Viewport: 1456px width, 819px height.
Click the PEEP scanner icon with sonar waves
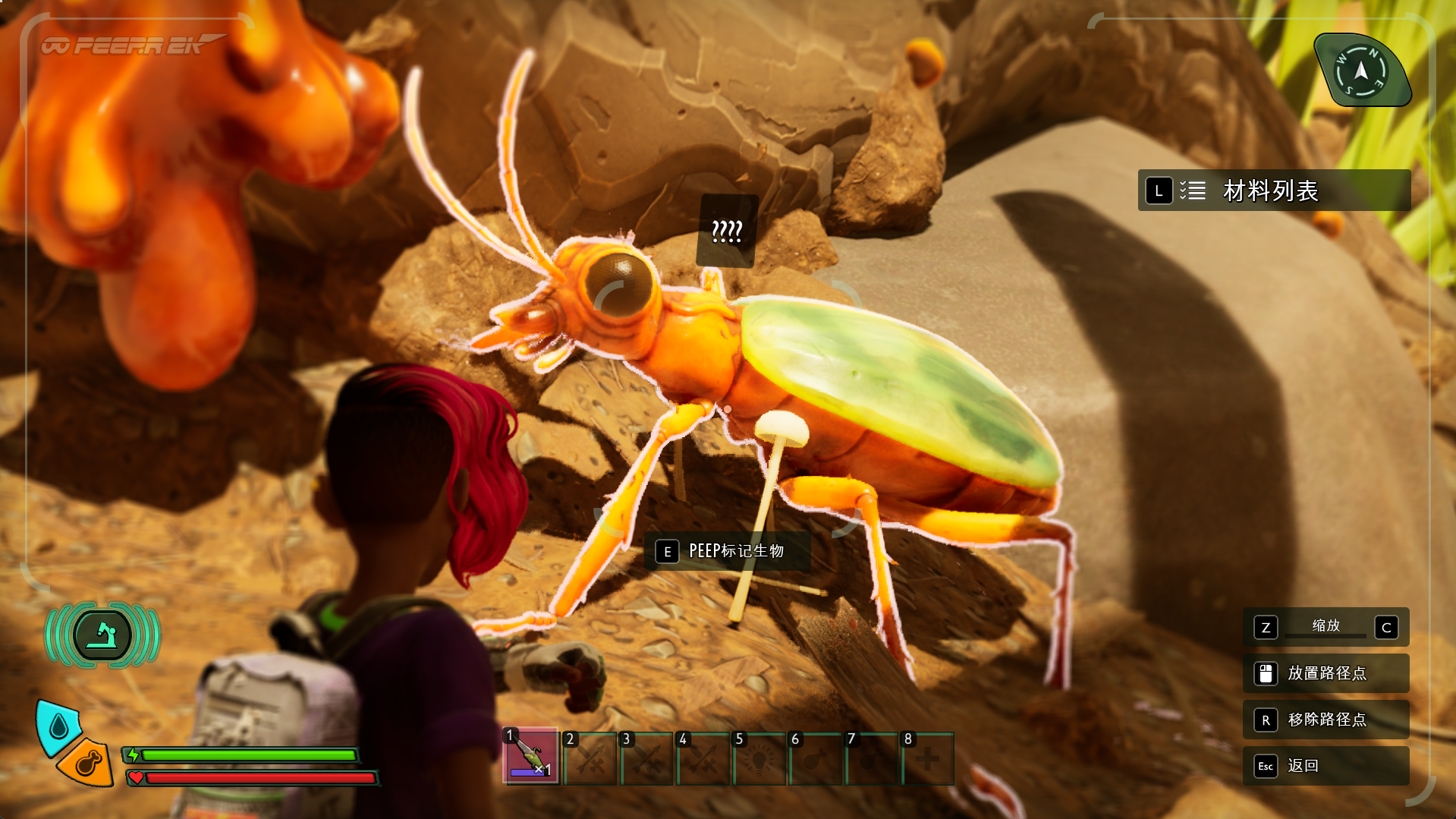(x=104, y=635)
